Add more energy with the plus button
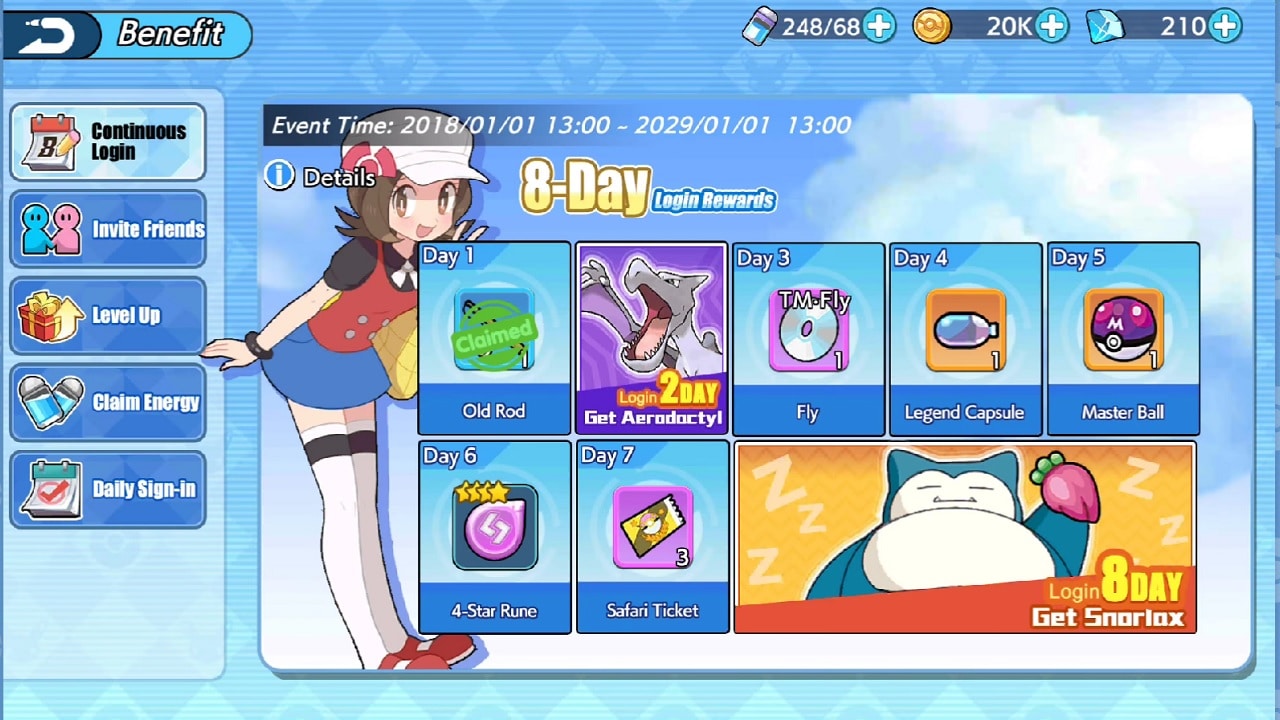The width and height of the screenshot is (1280, 720). [x=879, y=27]
